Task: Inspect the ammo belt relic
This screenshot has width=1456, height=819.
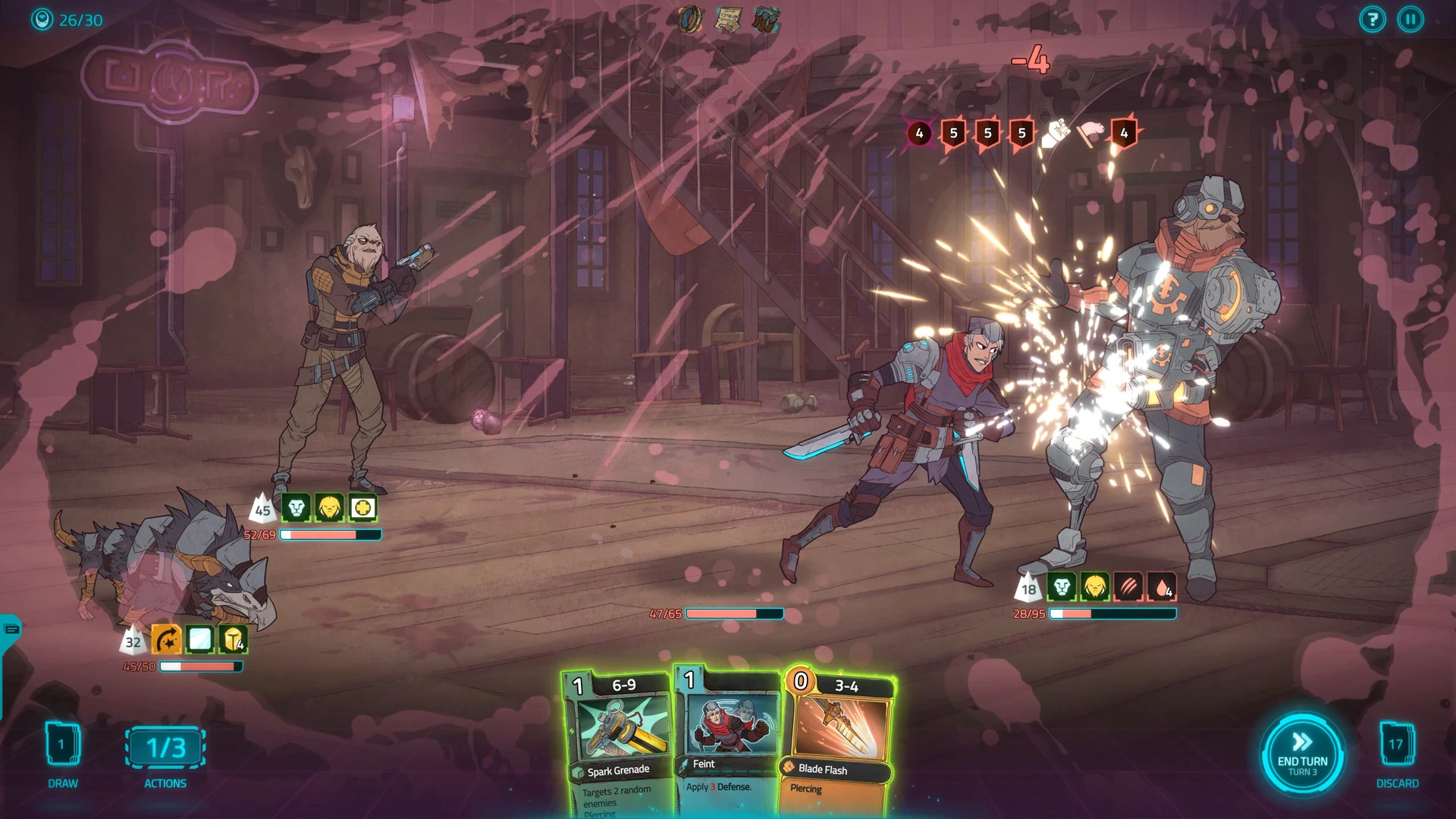Action: tap(766, 19)
